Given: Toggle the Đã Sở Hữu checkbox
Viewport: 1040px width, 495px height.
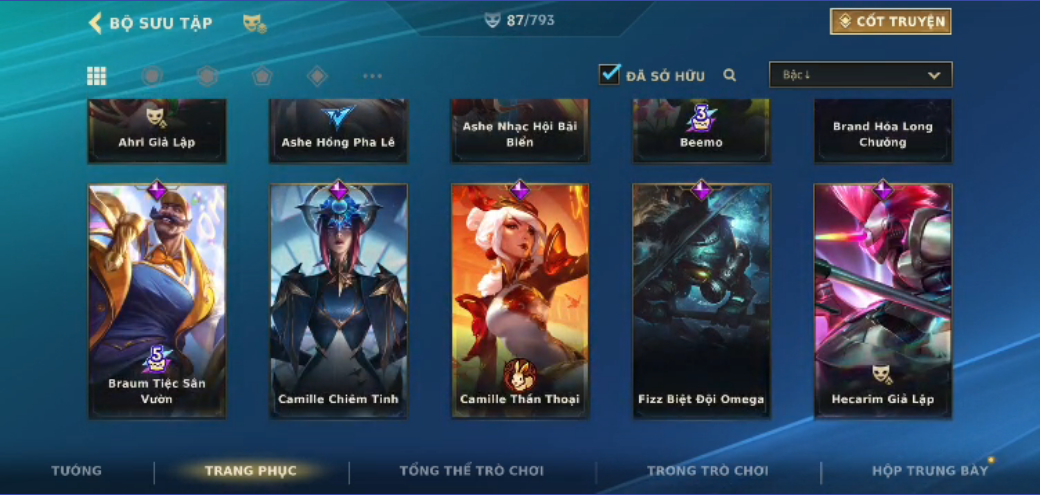Looking at the screenshot, I should click(x=610, y=75).
